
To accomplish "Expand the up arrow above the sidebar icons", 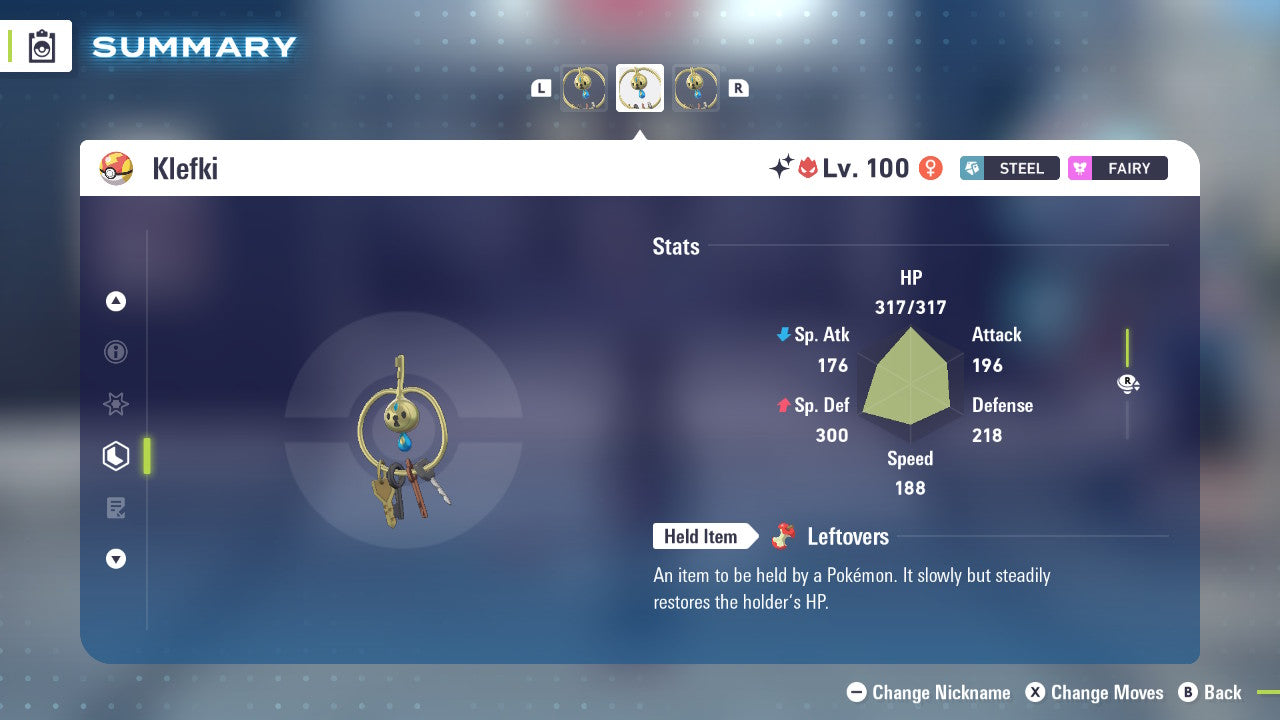I will pos(116,301).
